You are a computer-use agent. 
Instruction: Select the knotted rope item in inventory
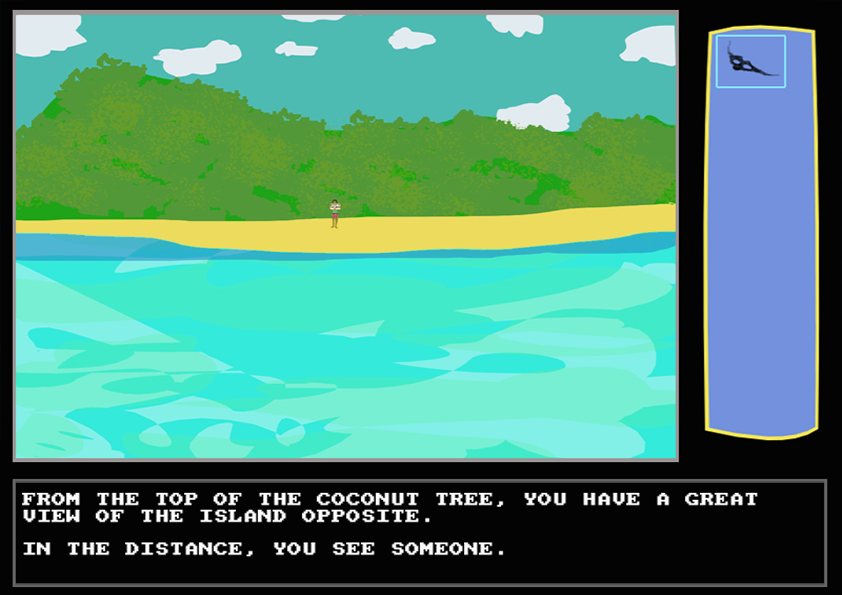click(750, 61)
